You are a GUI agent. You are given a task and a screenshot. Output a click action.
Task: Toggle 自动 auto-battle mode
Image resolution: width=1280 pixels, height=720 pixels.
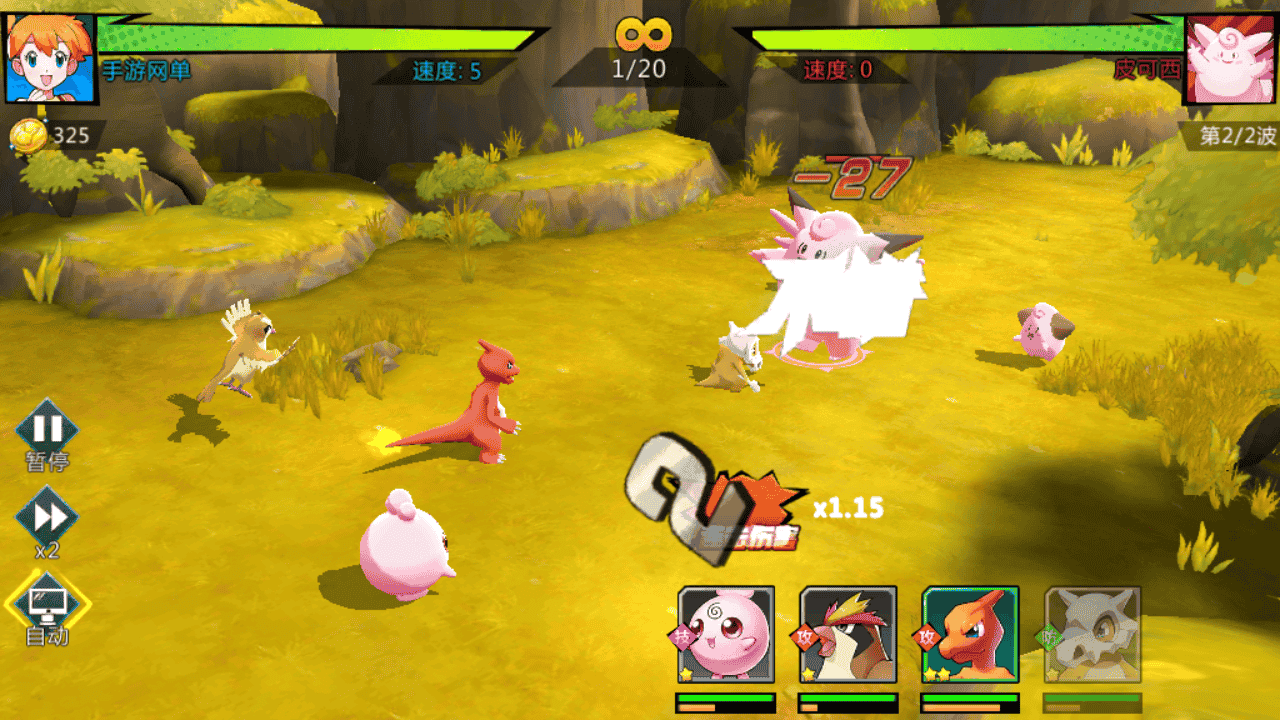point(47,603)
